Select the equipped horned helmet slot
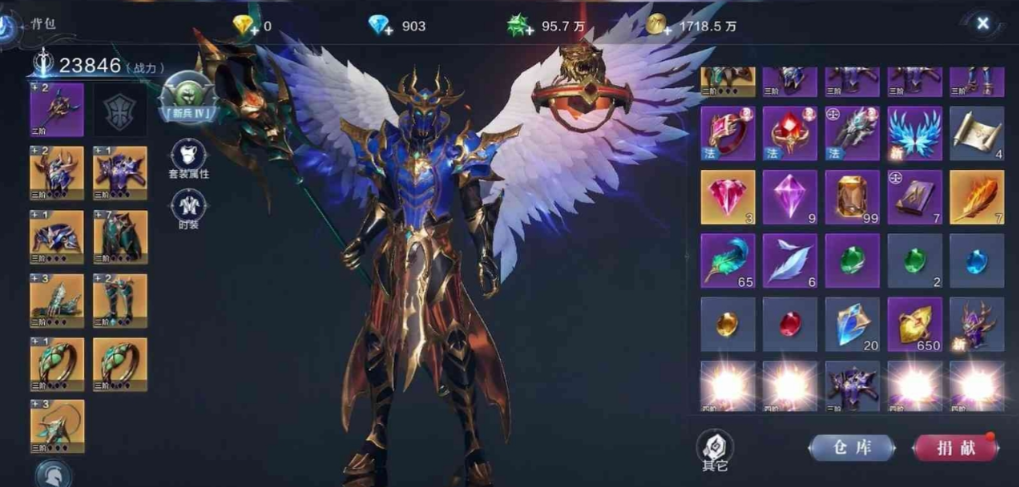The width and height of the screenshot is (1019, 487). pos(57,173)
